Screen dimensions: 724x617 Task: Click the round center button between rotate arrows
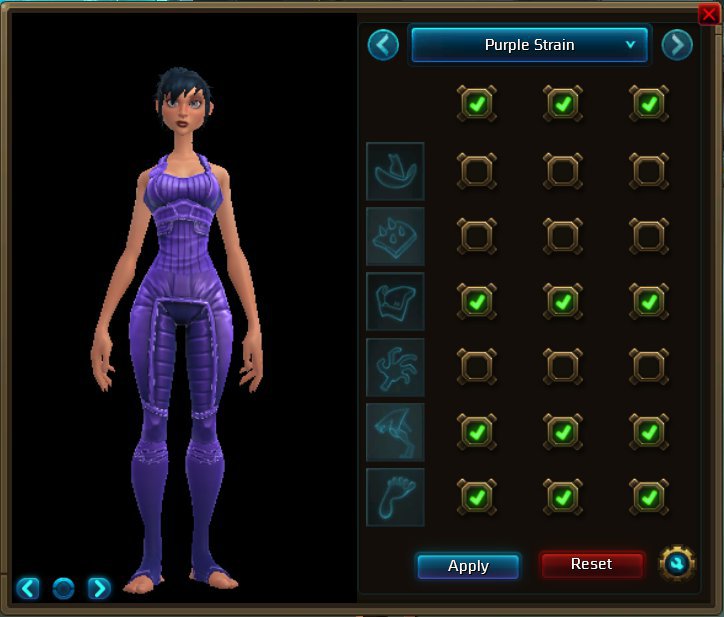click(63, 588)
